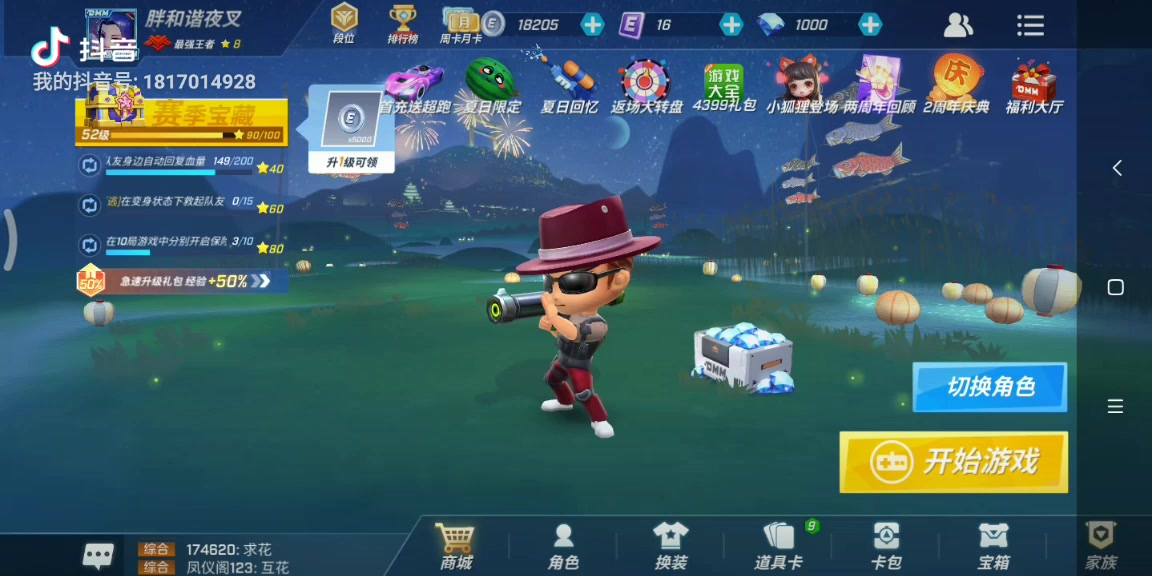Open the 商城 shop tab
The image size is (1152, 576).
[x=456, y=546]
